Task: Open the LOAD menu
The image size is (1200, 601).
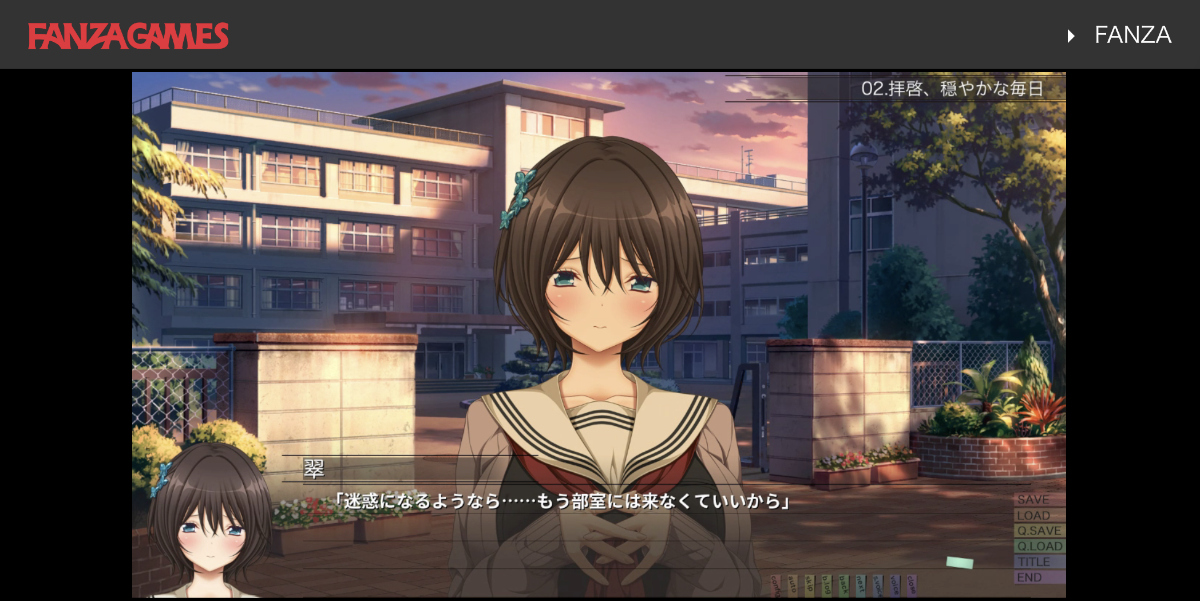Action: click(1038, 515)
